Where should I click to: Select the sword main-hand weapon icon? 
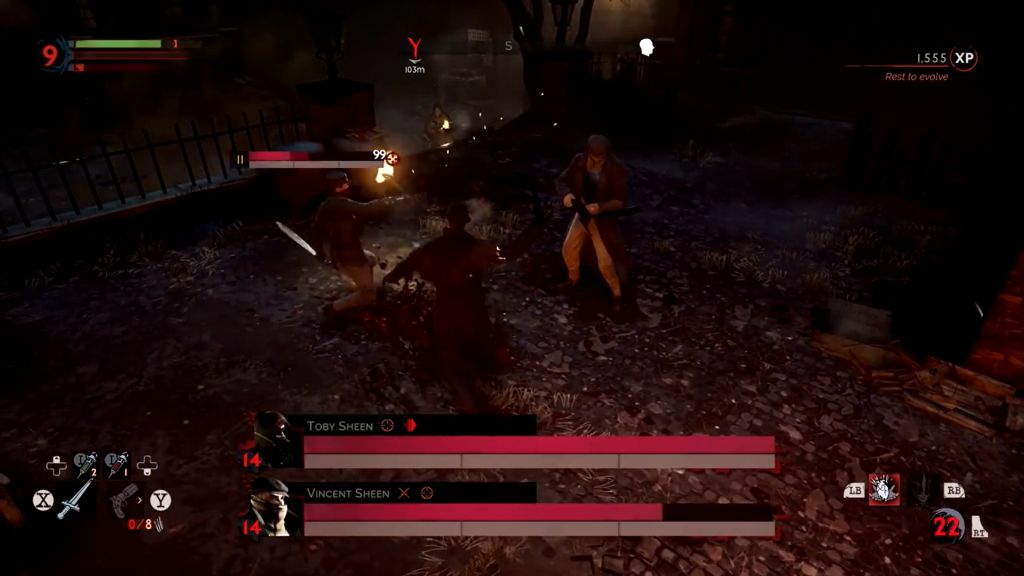pos(75,499)
